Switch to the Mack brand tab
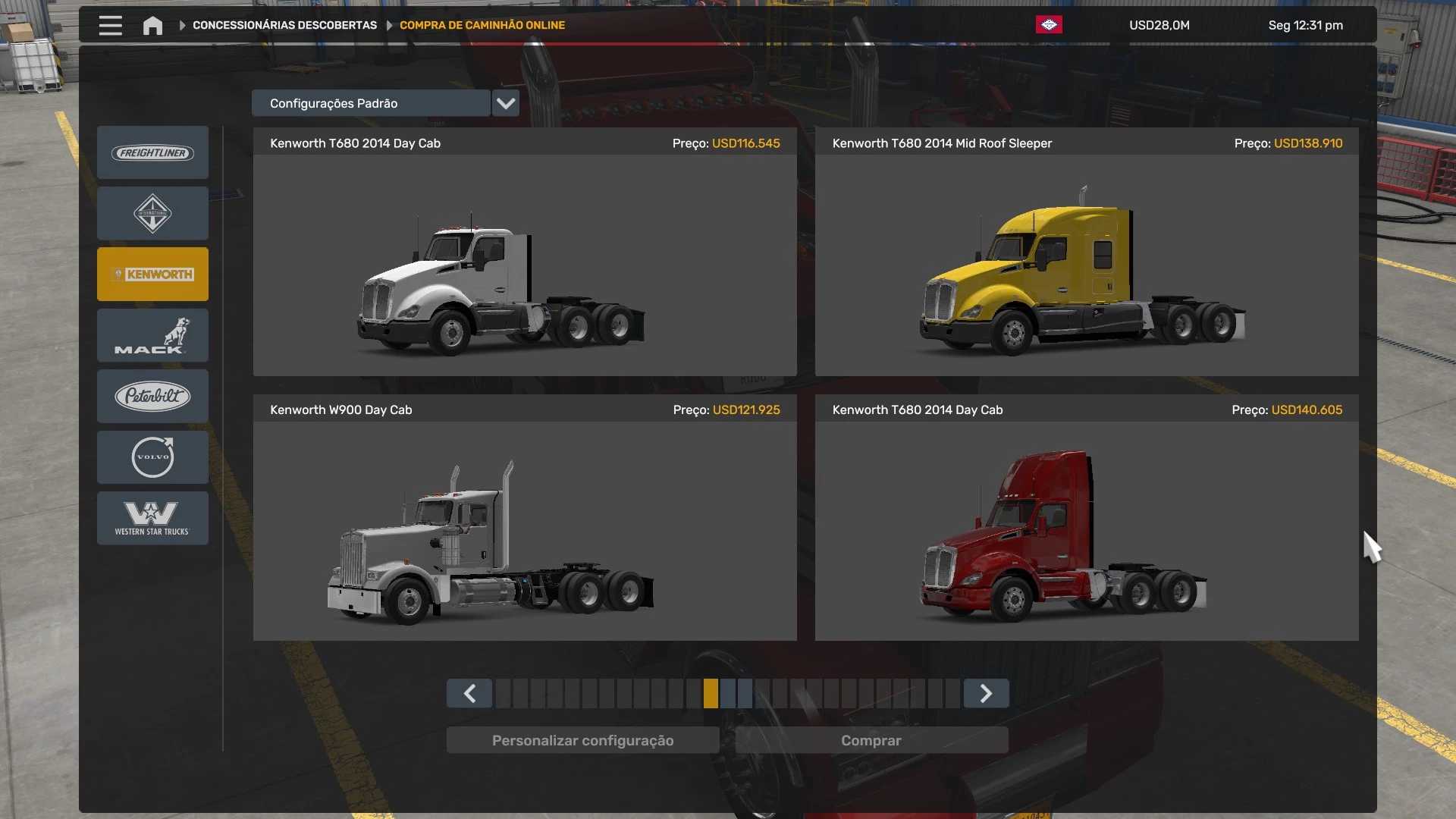The height and width of the screenshot is (819, 1456). click(x=152, y=335)
